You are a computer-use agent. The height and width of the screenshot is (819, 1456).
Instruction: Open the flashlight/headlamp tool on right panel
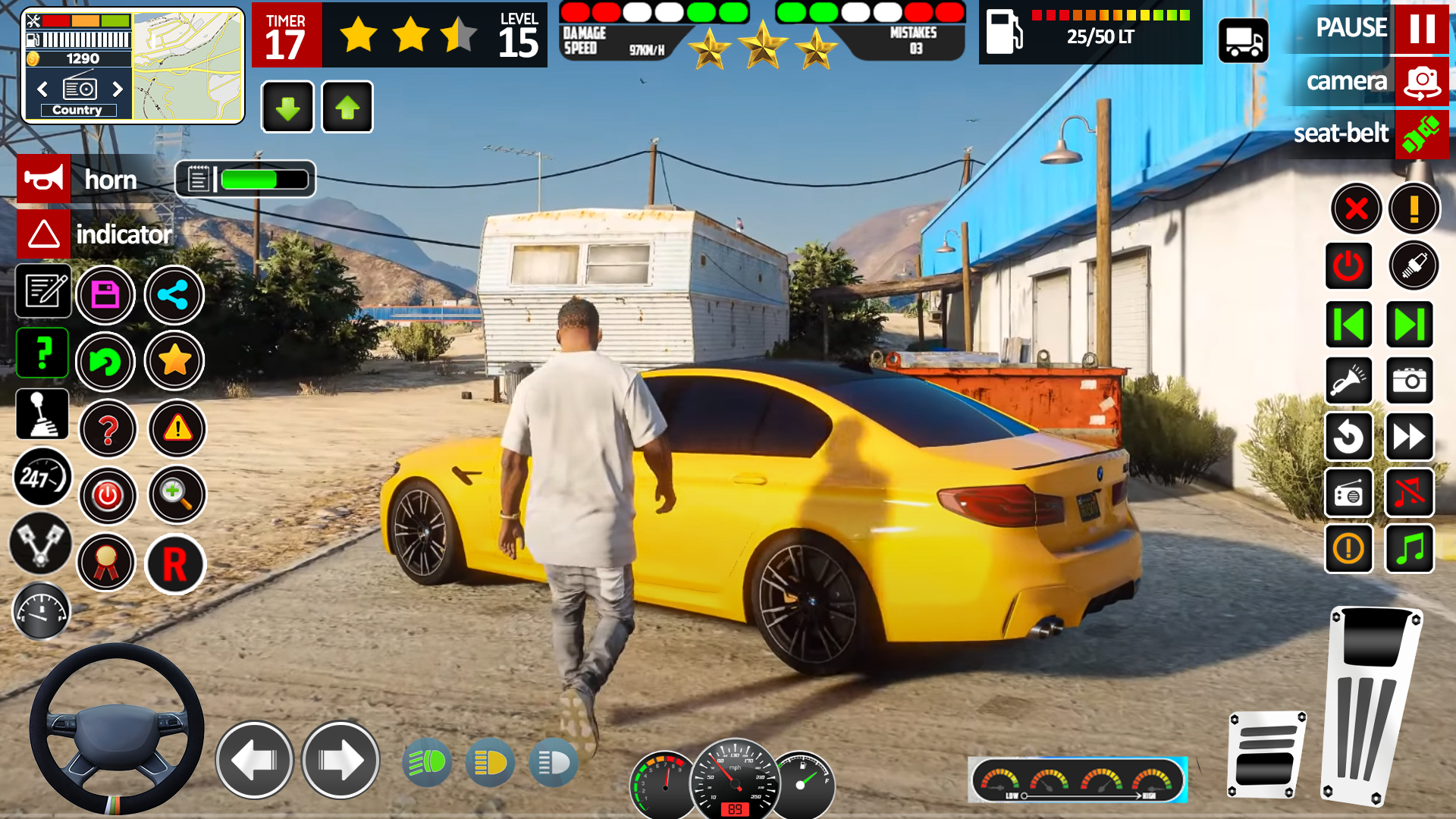(1349, 381)
